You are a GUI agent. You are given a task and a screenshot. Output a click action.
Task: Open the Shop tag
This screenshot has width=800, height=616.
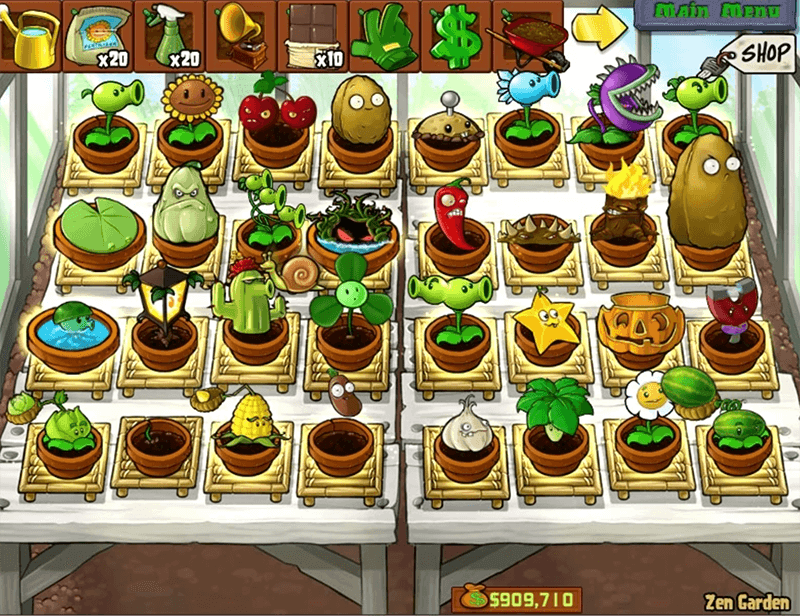coord(762,50)
